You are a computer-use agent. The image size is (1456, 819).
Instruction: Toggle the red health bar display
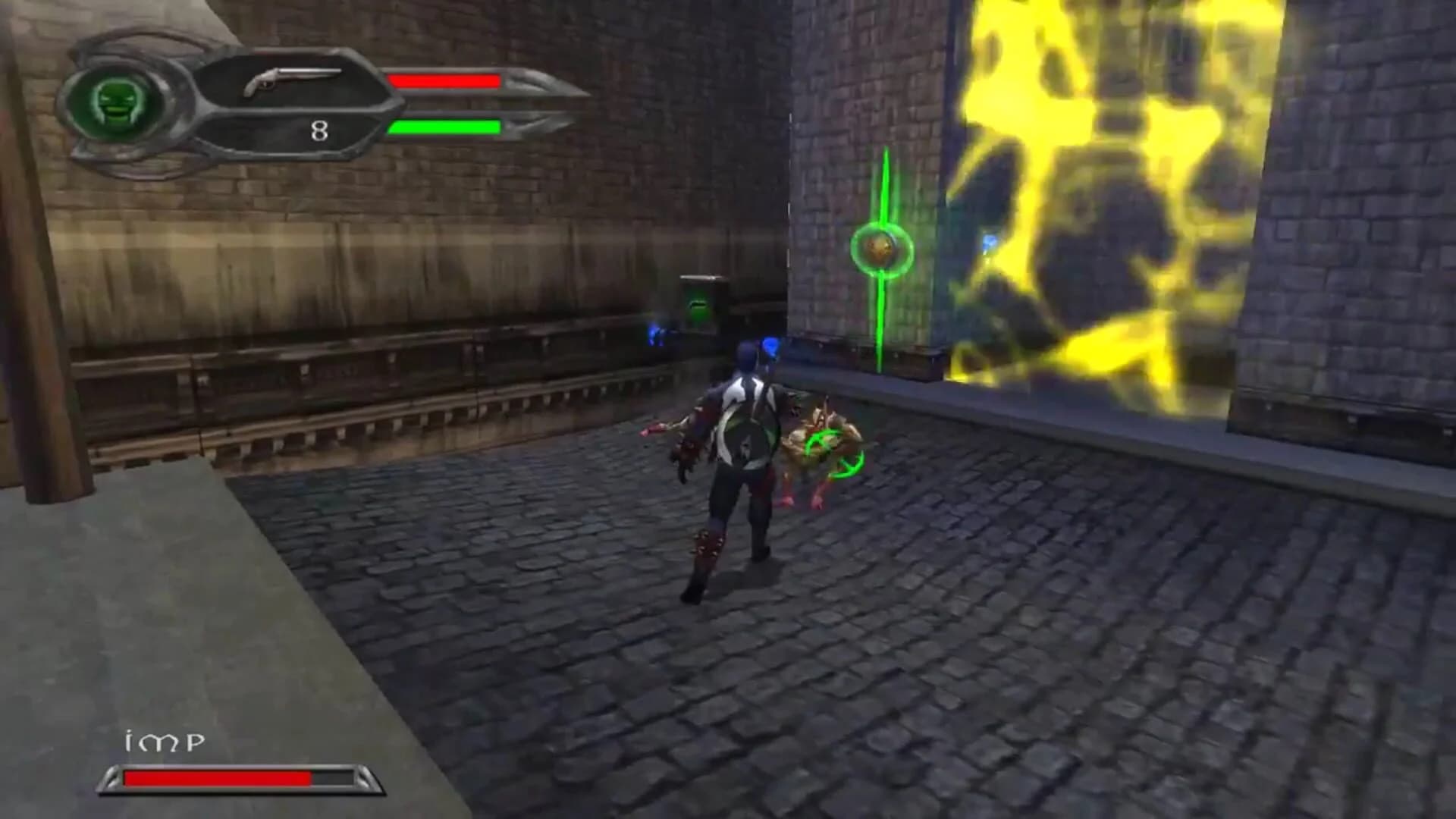pyautogui.click(x=444, y=80)
